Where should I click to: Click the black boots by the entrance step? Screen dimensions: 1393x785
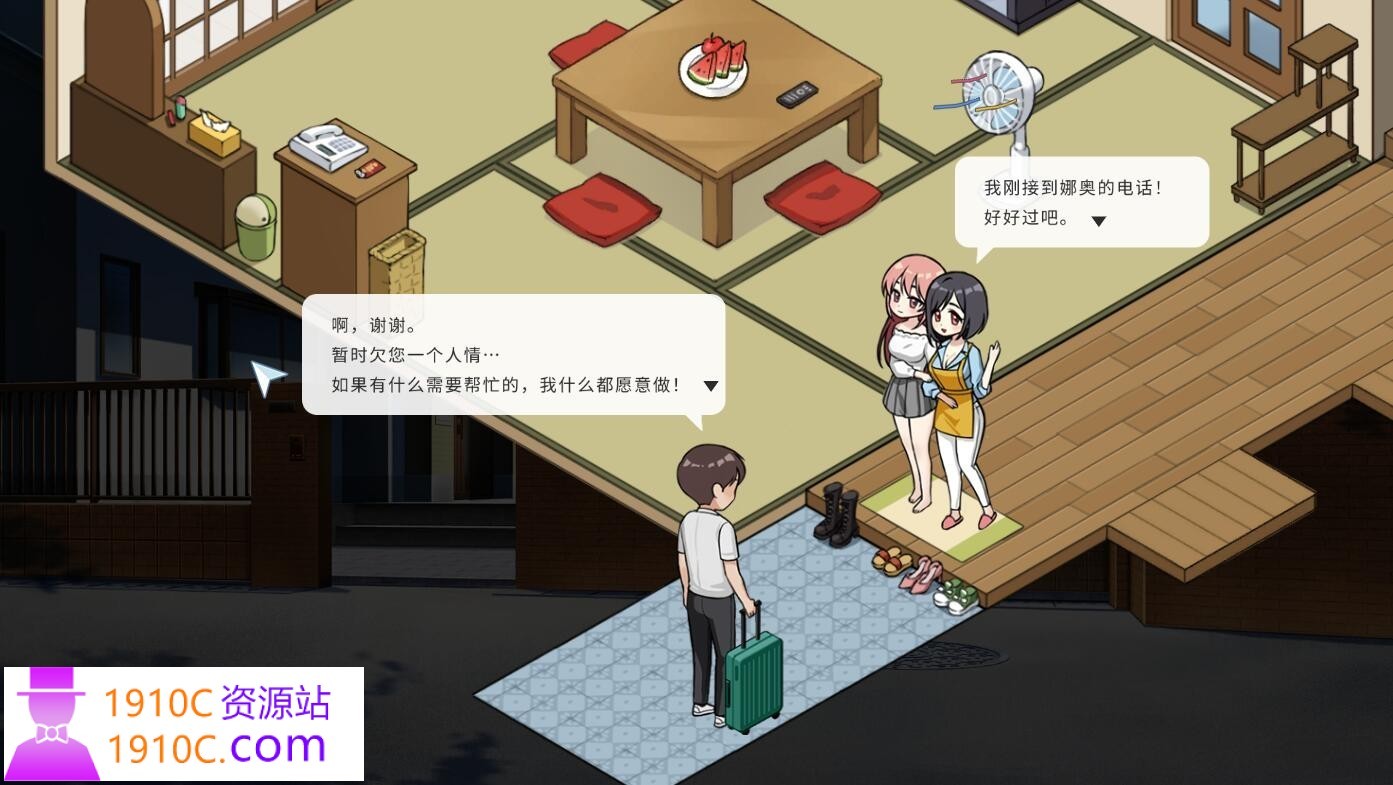[836, 510]
